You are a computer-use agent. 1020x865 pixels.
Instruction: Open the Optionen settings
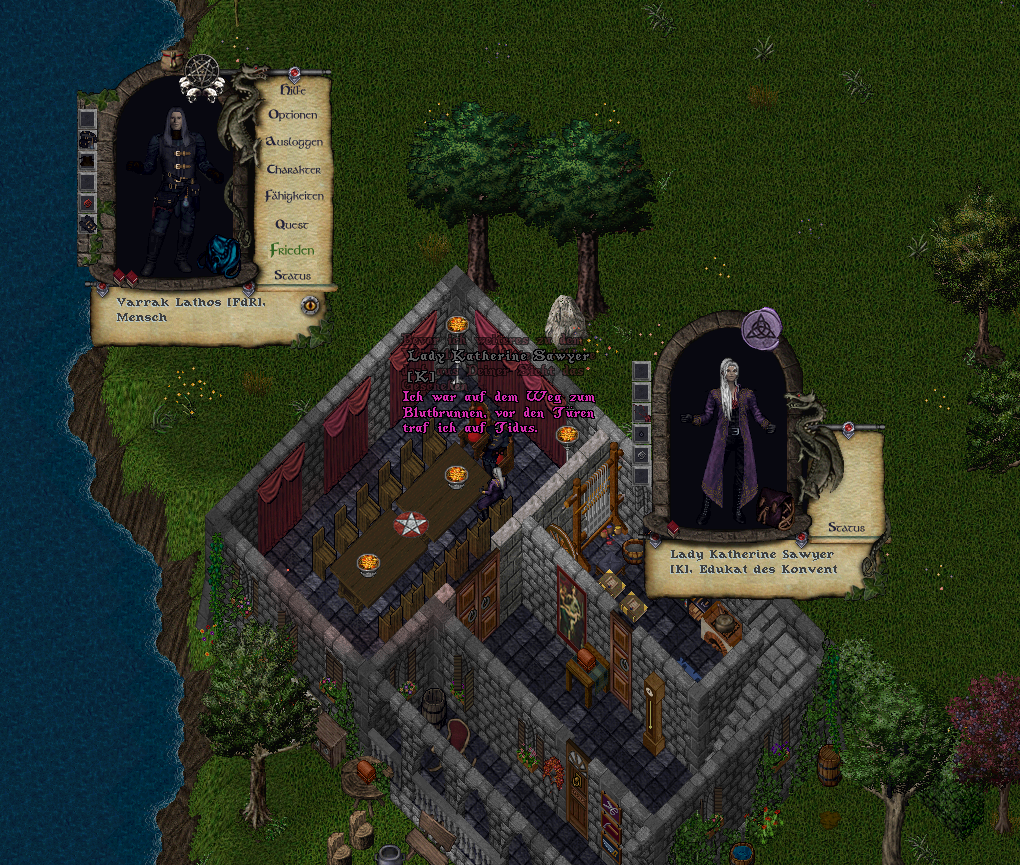coord(292,115)
